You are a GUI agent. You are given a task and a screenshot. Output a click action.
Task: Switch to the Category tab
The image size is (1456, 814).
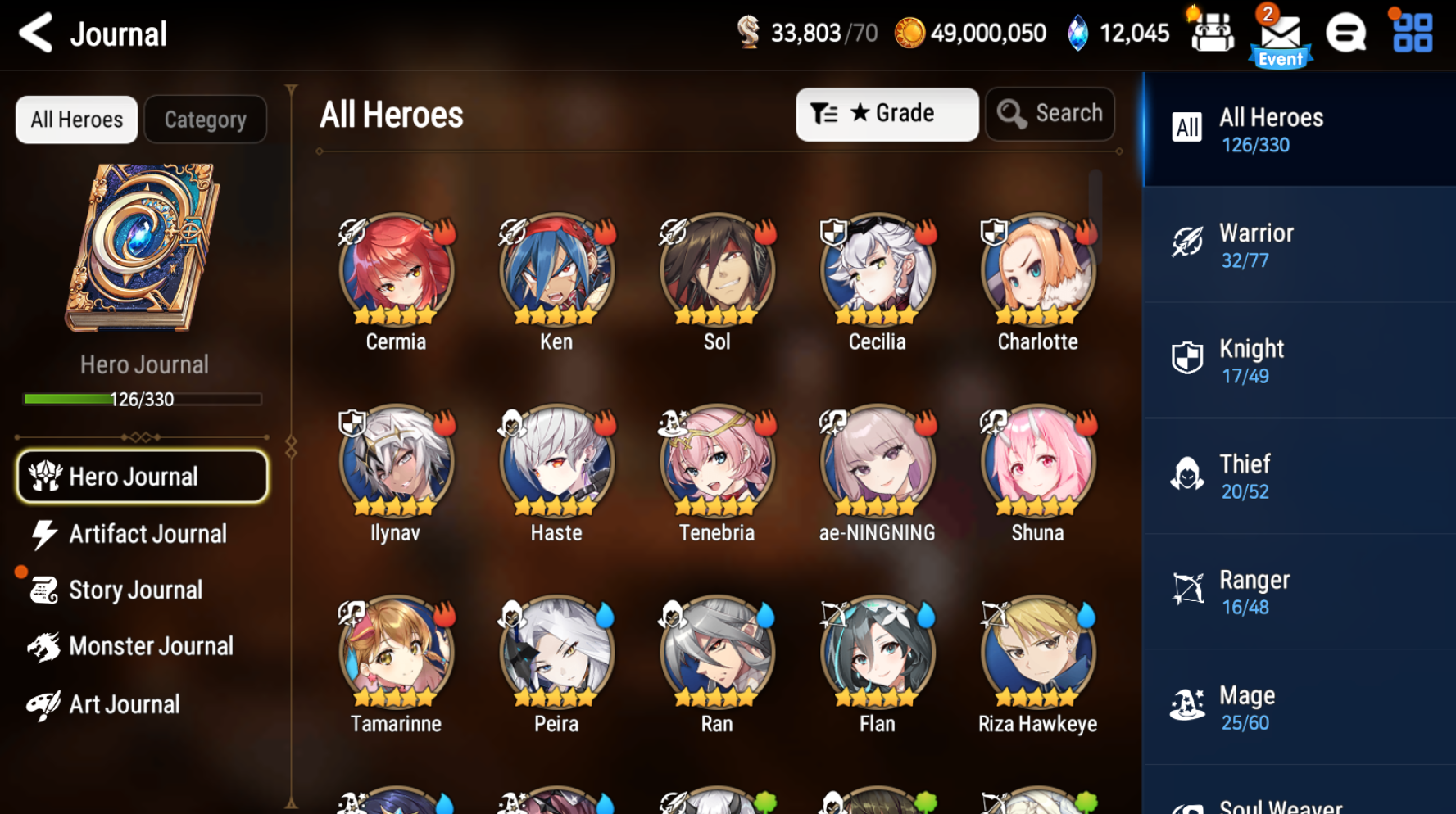coord(205,120)
